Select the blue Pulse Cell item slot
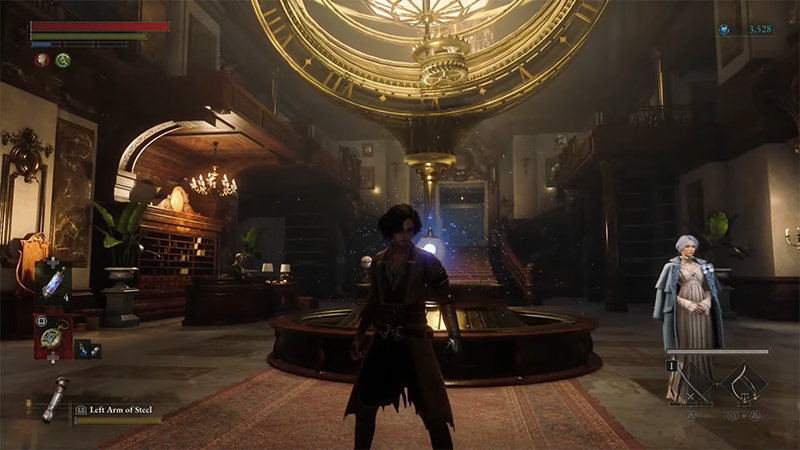Image resolution: width=800 pixels, height=450 pixels. 52,283
